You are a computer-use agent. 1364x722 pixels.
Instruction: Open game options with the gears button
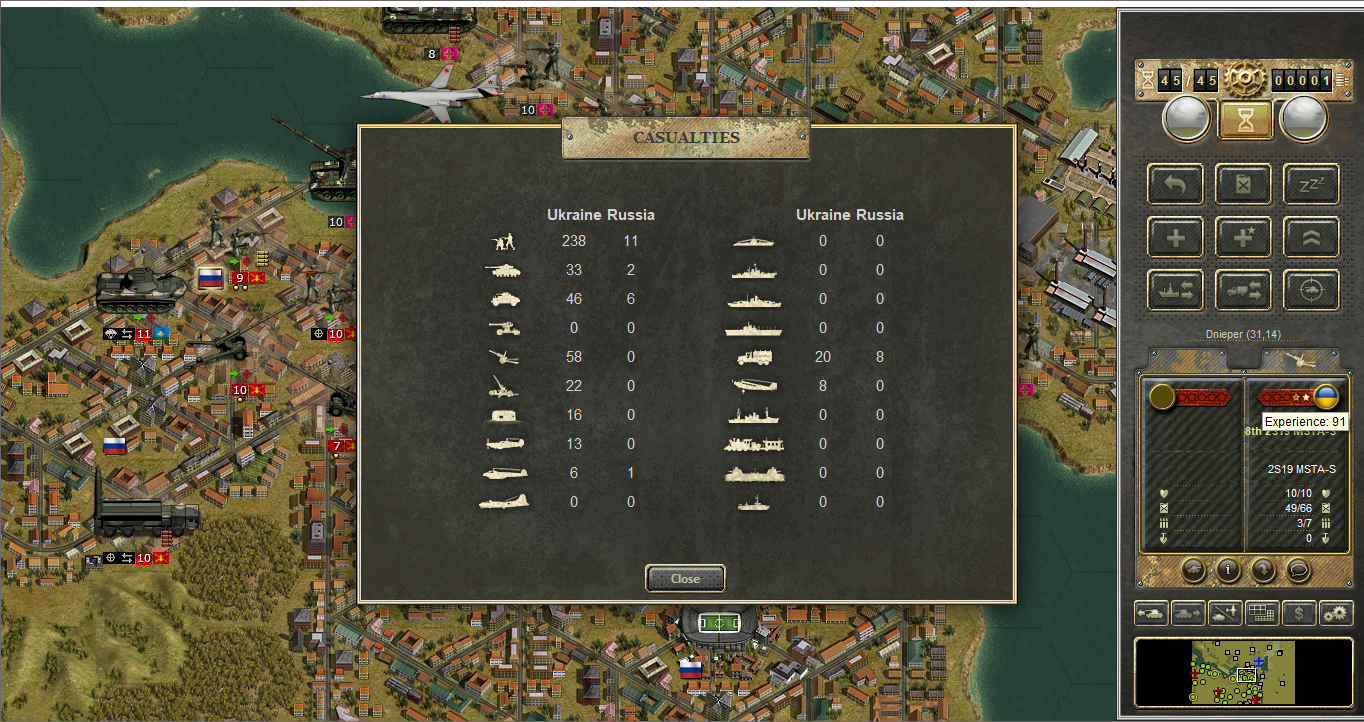[x=1336, y=612]
